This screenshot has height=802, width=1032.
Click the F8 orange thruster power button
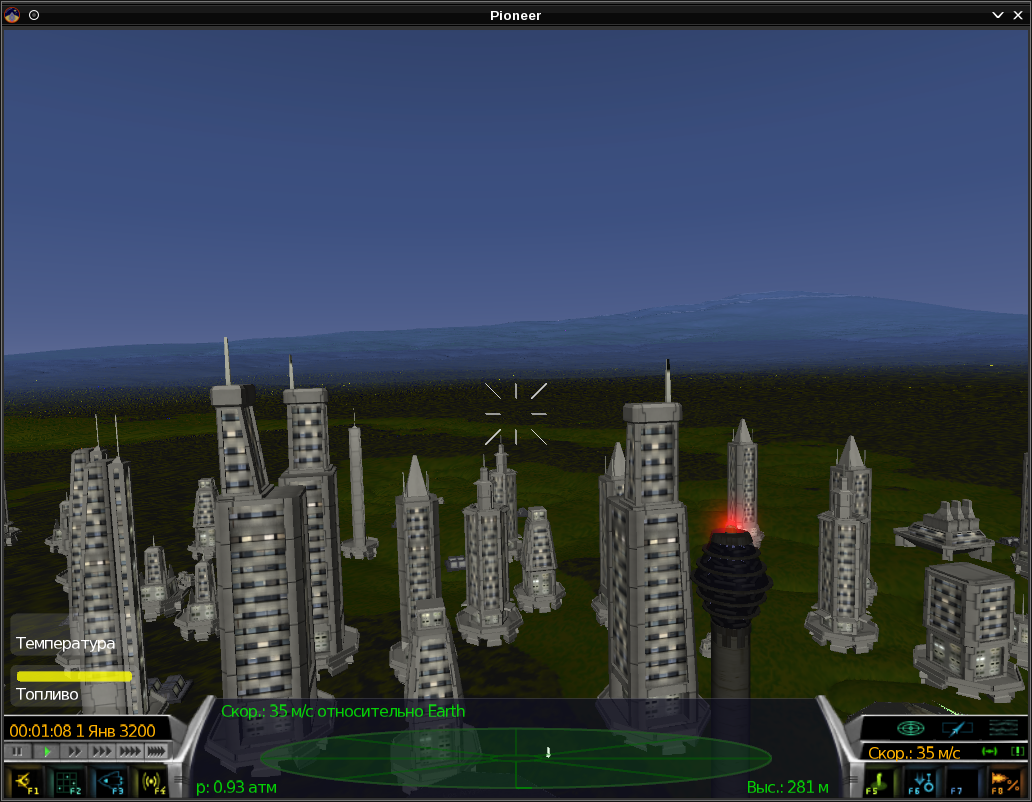click(x=1004, y=781)
